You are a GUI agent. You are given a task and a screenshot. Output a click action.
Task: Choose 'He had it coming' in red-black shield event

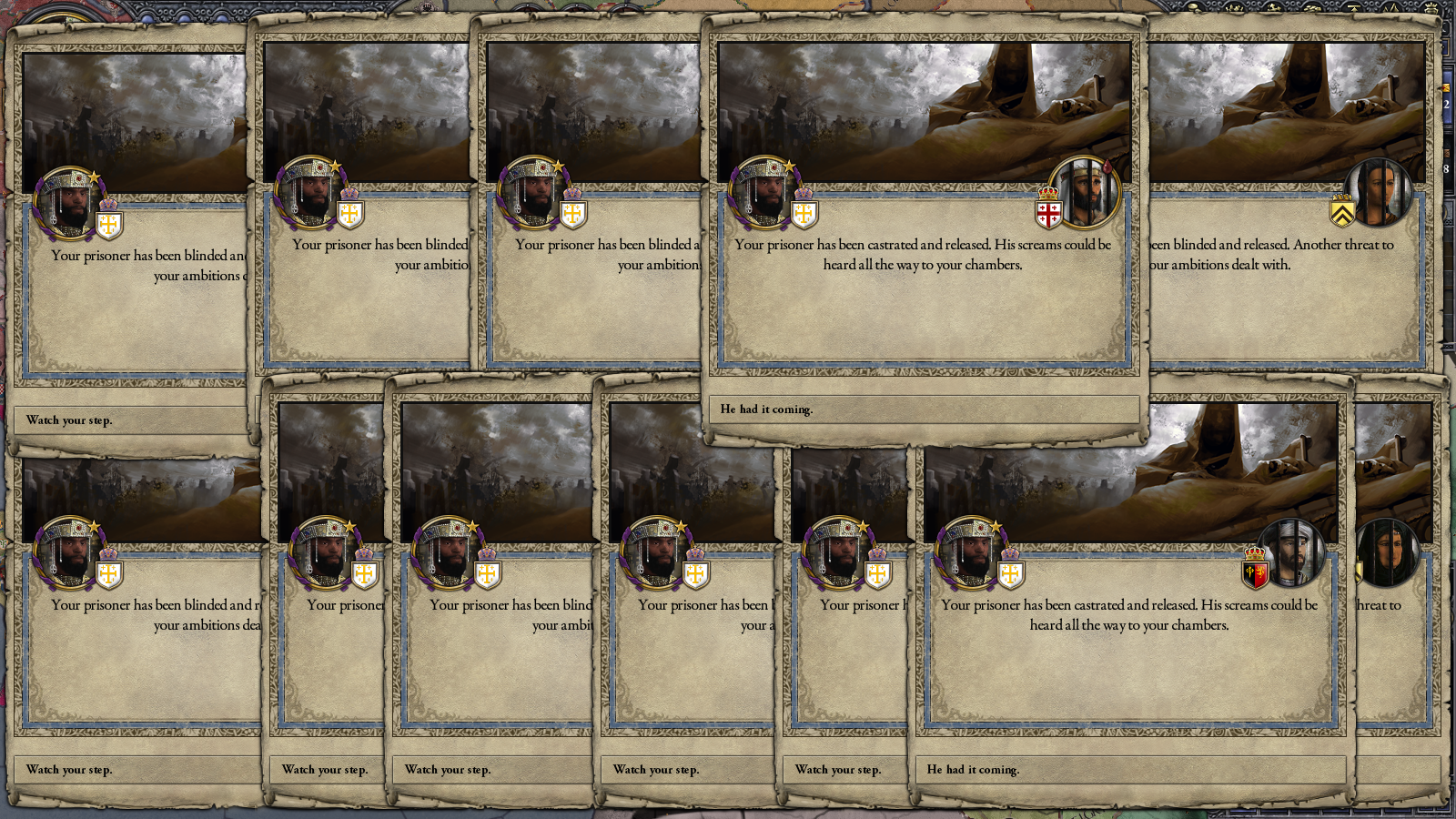point(1130,770)
